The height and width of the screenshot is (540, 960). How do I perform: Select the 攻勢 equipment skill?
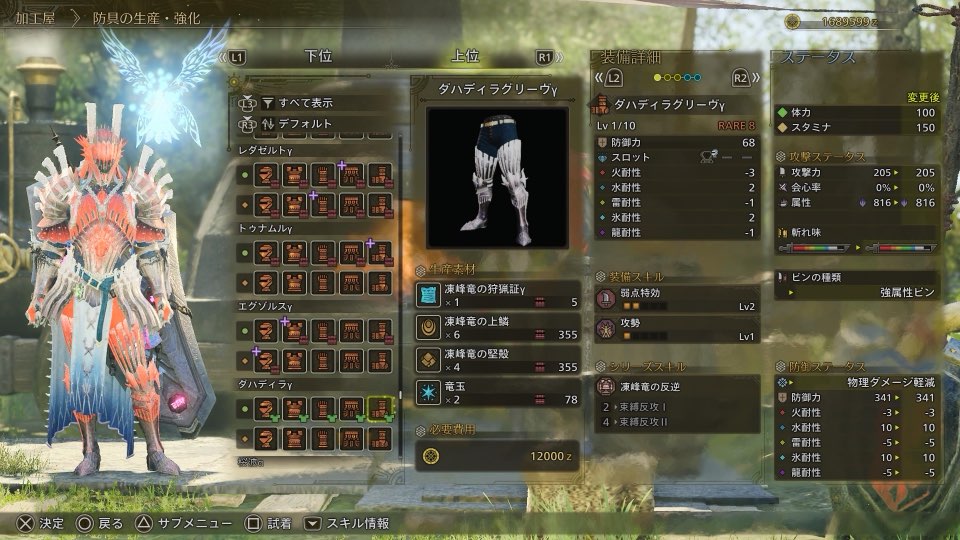[677, 329]
